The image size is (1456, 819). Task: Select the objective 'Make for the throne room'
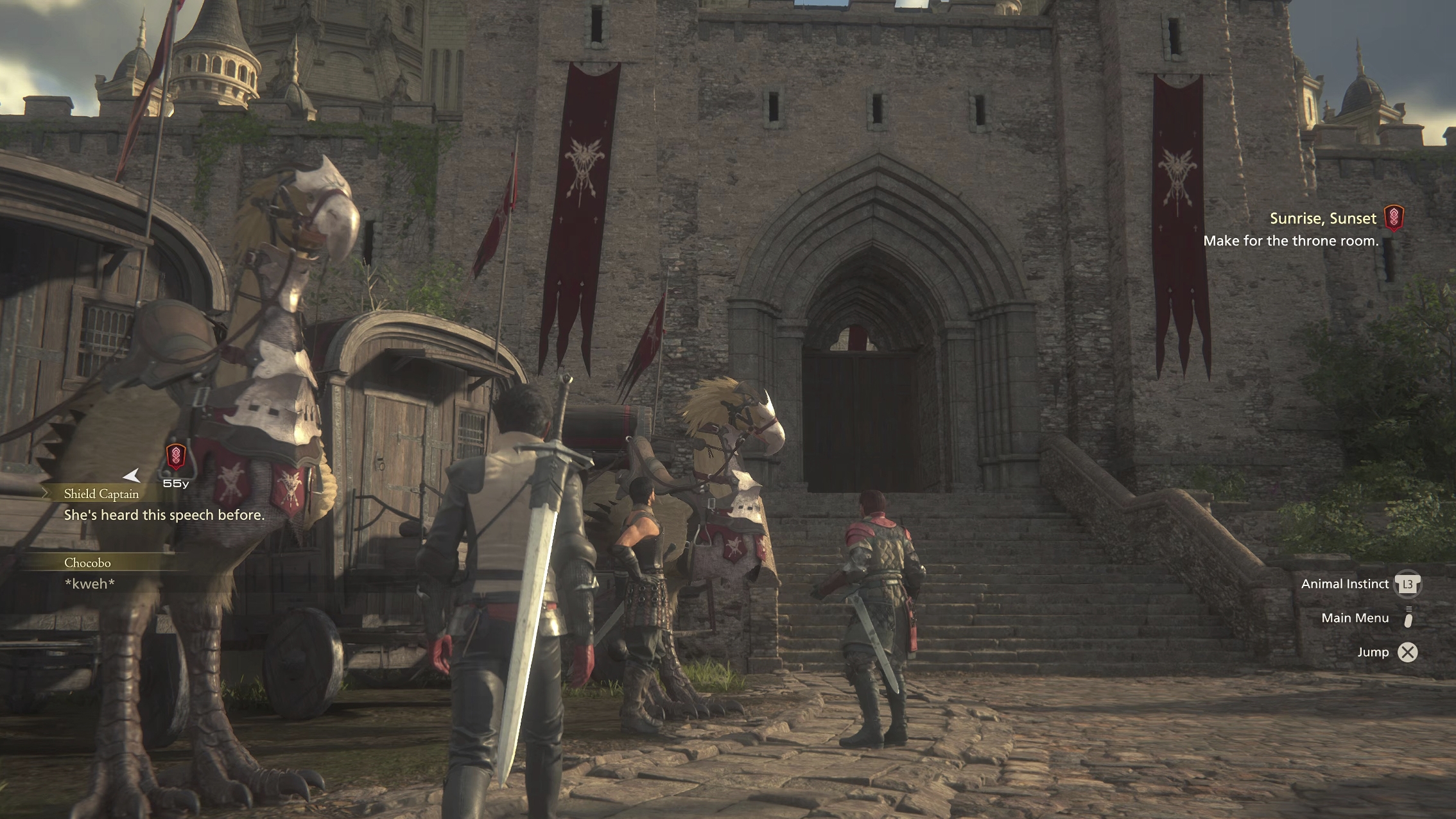pos(1290,241)
